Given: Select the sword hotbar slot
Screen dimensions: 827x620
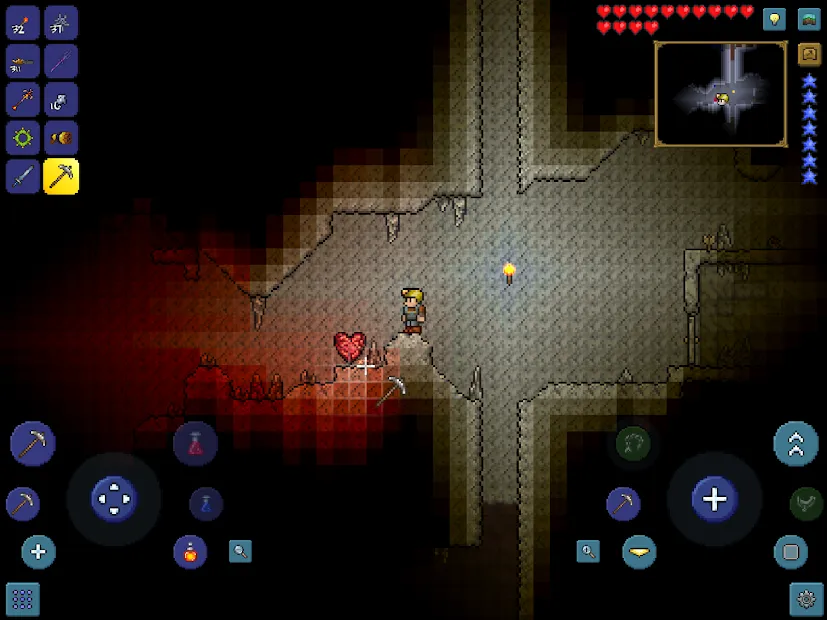Looking at the screenshot, I should 23,177.
